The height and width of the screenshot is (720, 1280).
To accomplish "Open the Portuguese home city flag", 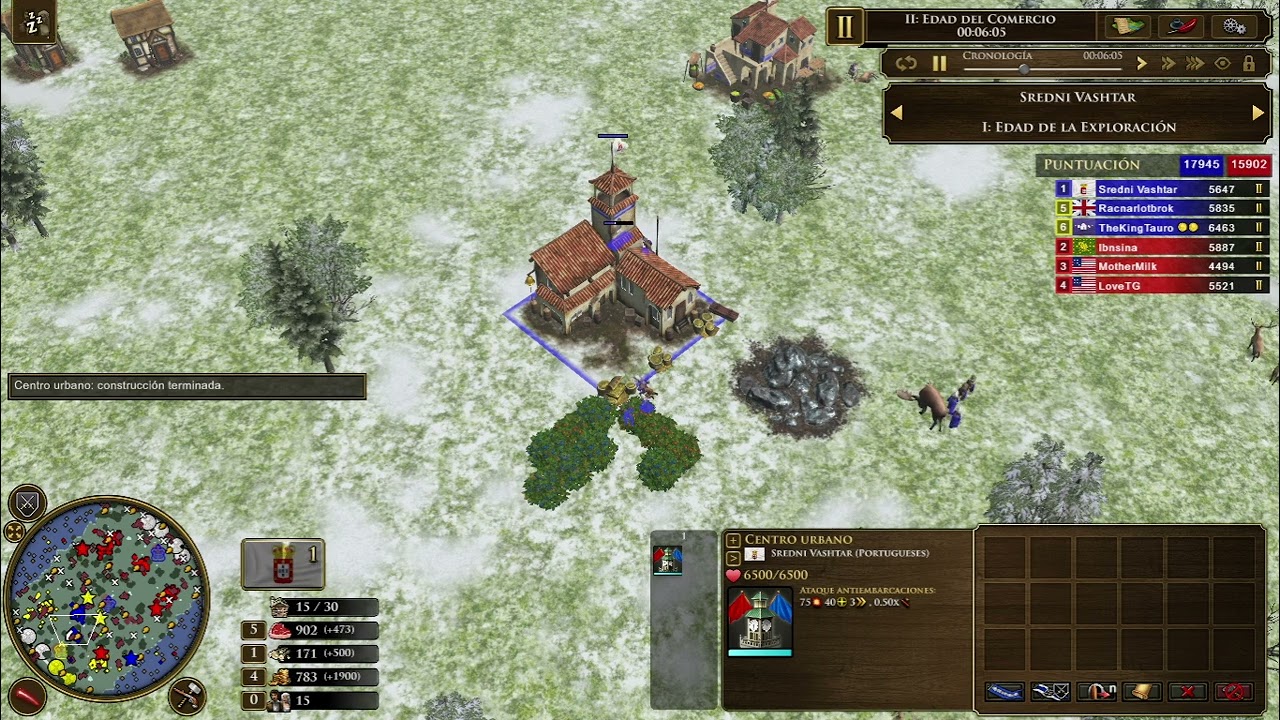I will (283, 564).
